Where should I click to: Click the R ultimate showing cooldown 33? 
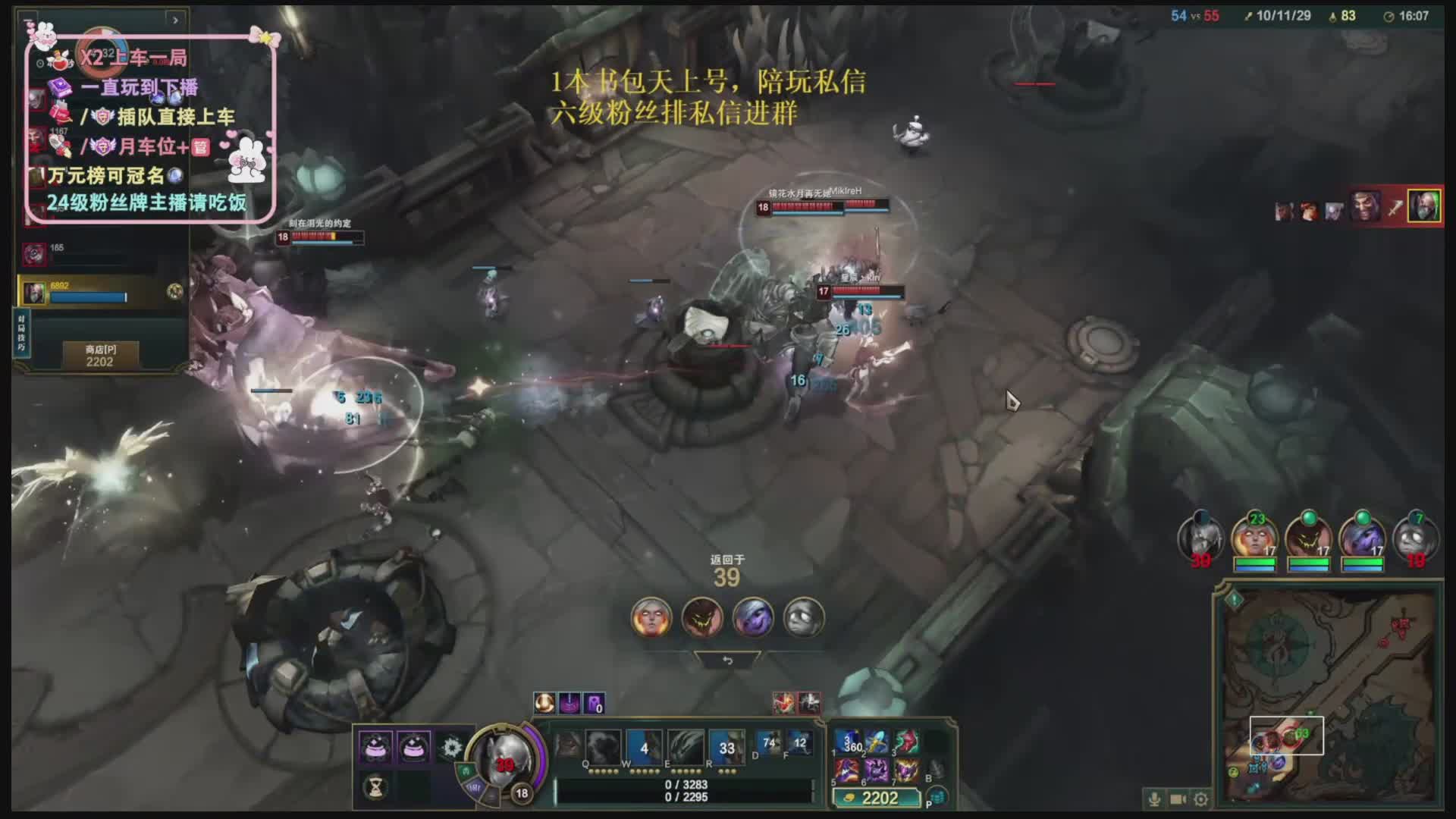tap(726, 747)
